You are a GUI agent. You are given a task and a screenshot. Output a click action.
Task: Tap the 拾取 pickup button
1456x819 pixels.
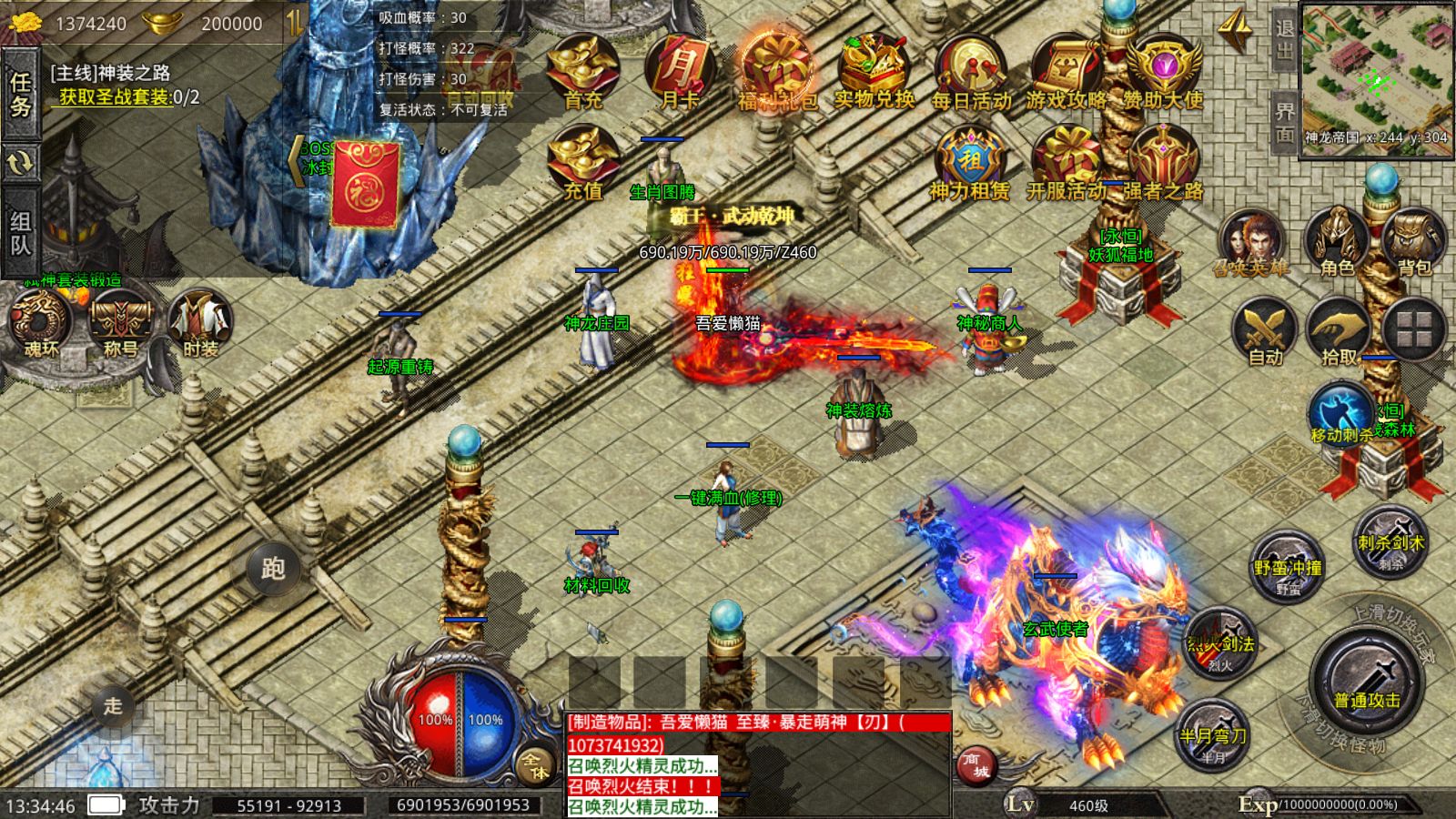1339,332
